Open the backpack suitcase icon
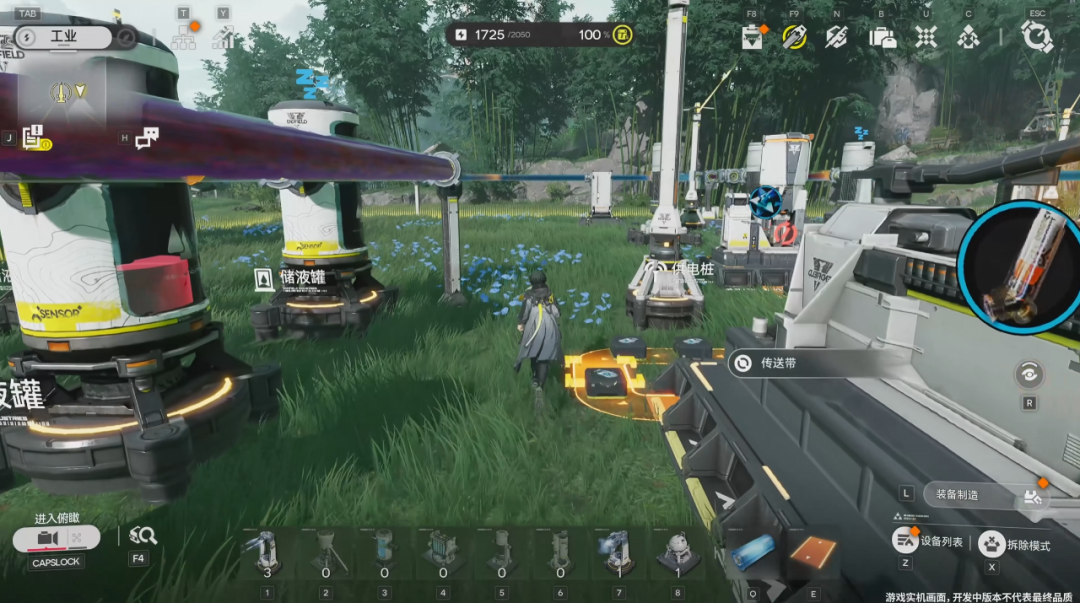Image resolution: width=1080 pixels, height=603 pixels. (882, 37)
